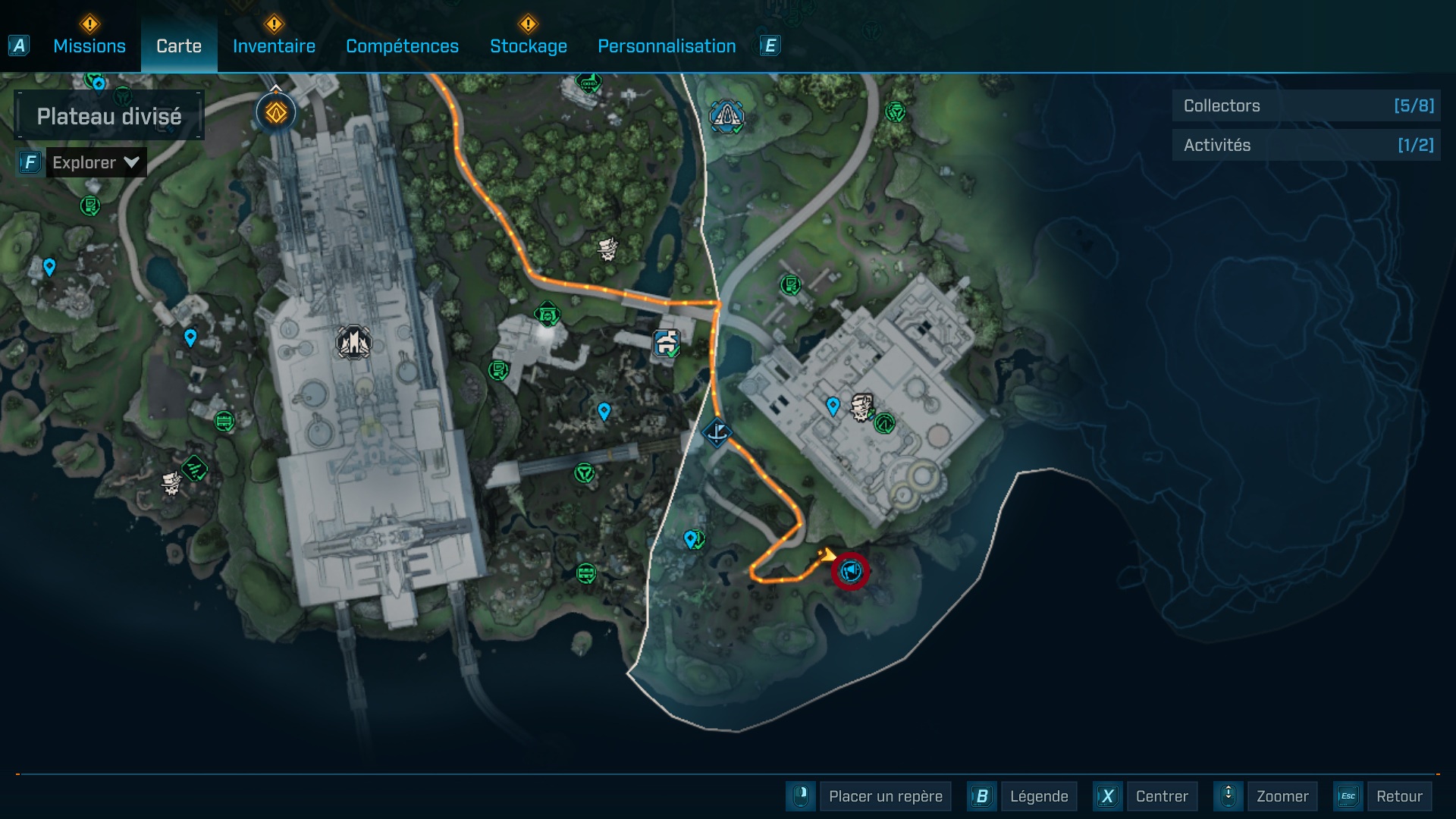1456x819 pixels.
Task: Open the Stockage tab
Action: pyautogui.click(x=528, y=46)
